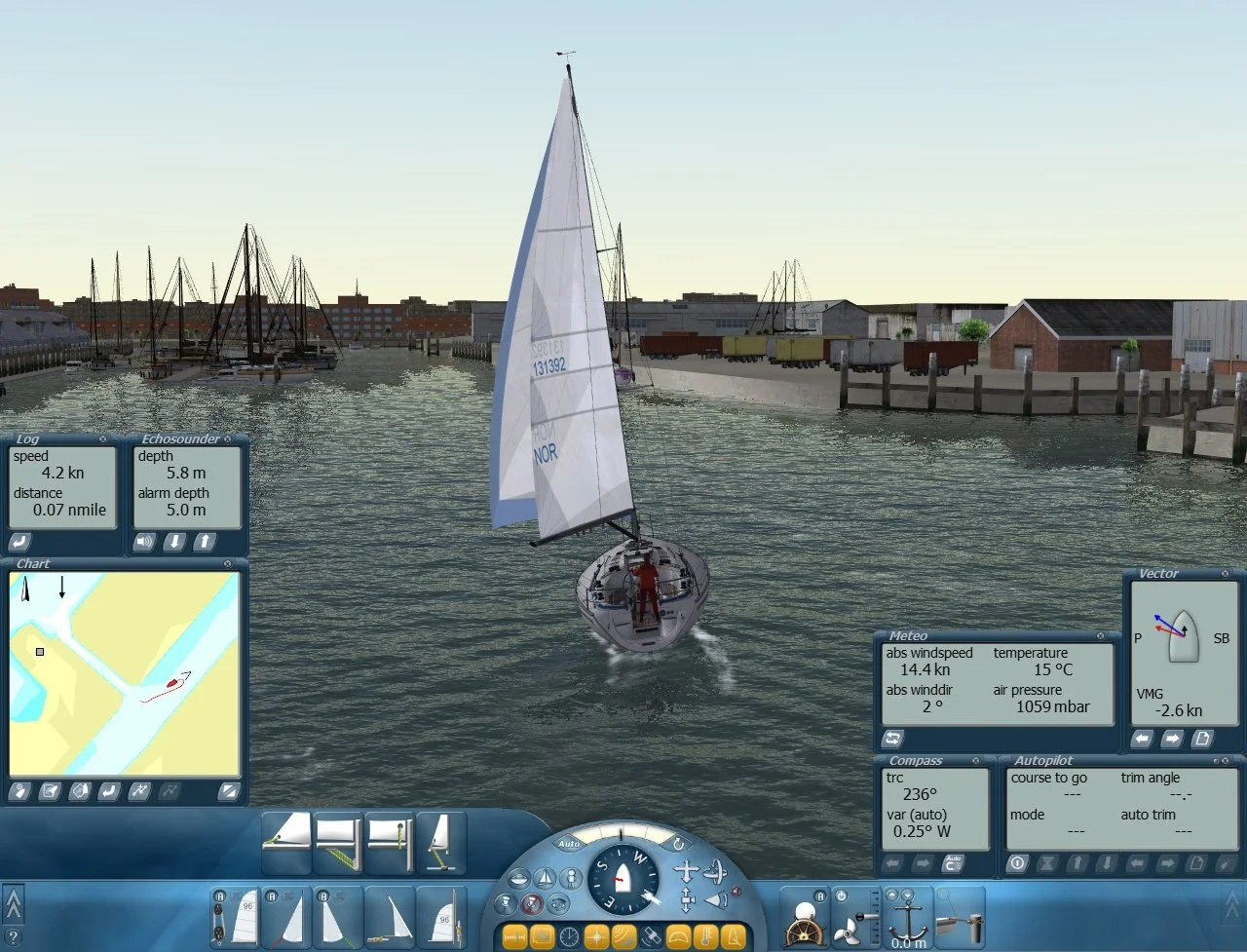Image resolution: width=1247 pixels, height=952 pixels.
Task: Mute the Echosounder alarm speaker
Action: pyautogui.click(x=143, y=542)
